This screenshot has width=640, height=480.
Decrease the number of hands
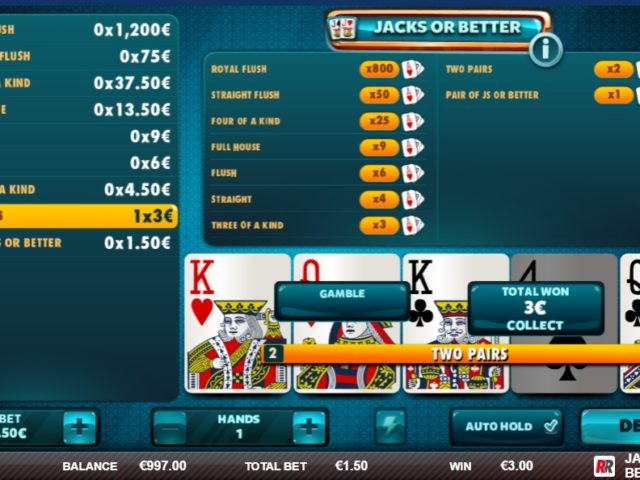(172, 427)
